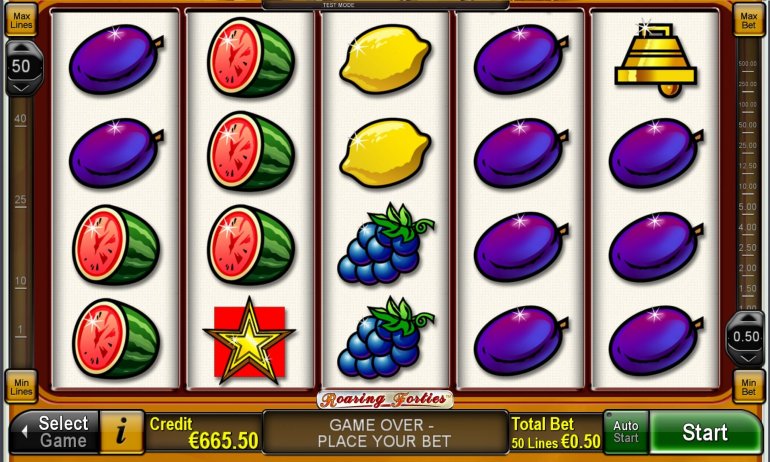Set lines to maximum with Max Lines

pyautogui.click(x=21, y=21)
